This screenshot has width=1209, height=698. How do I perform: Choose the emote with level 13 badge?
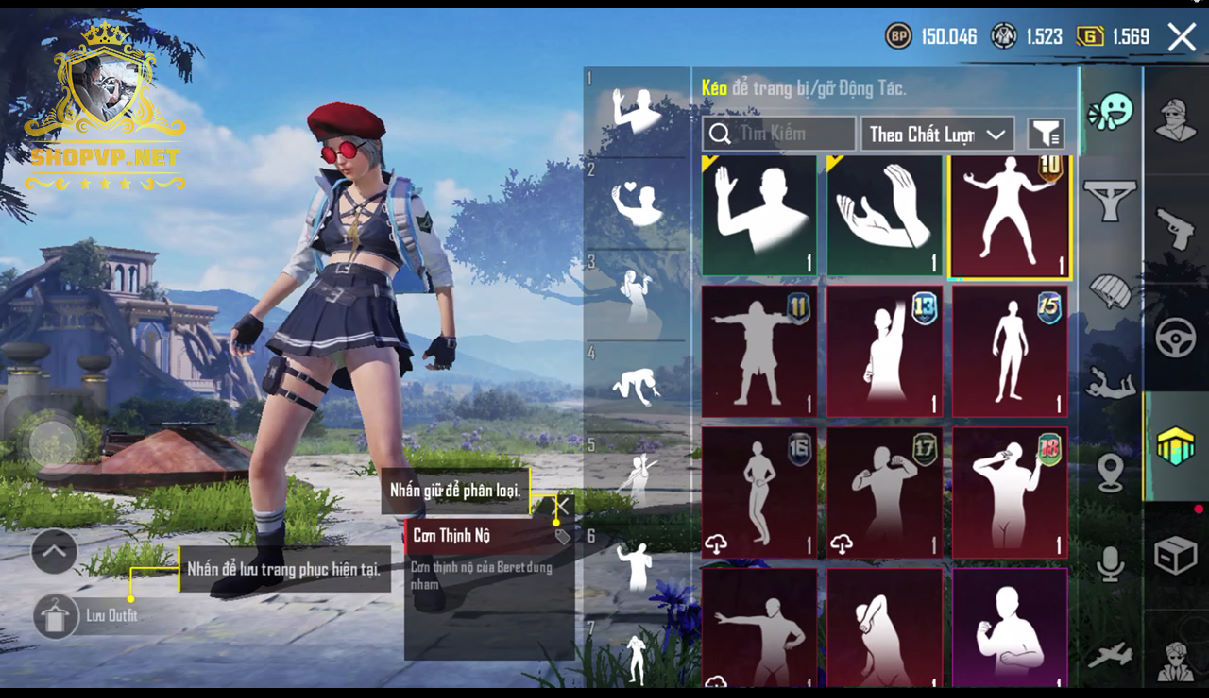[884, 351]
